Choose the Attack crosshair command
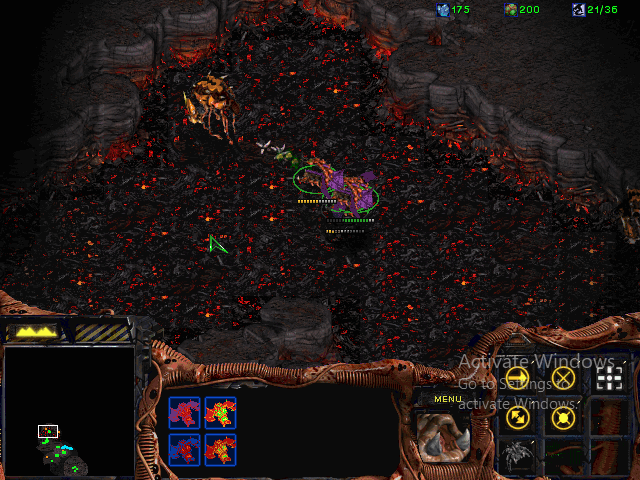The image size is (640, 480). tap(608, 377)
